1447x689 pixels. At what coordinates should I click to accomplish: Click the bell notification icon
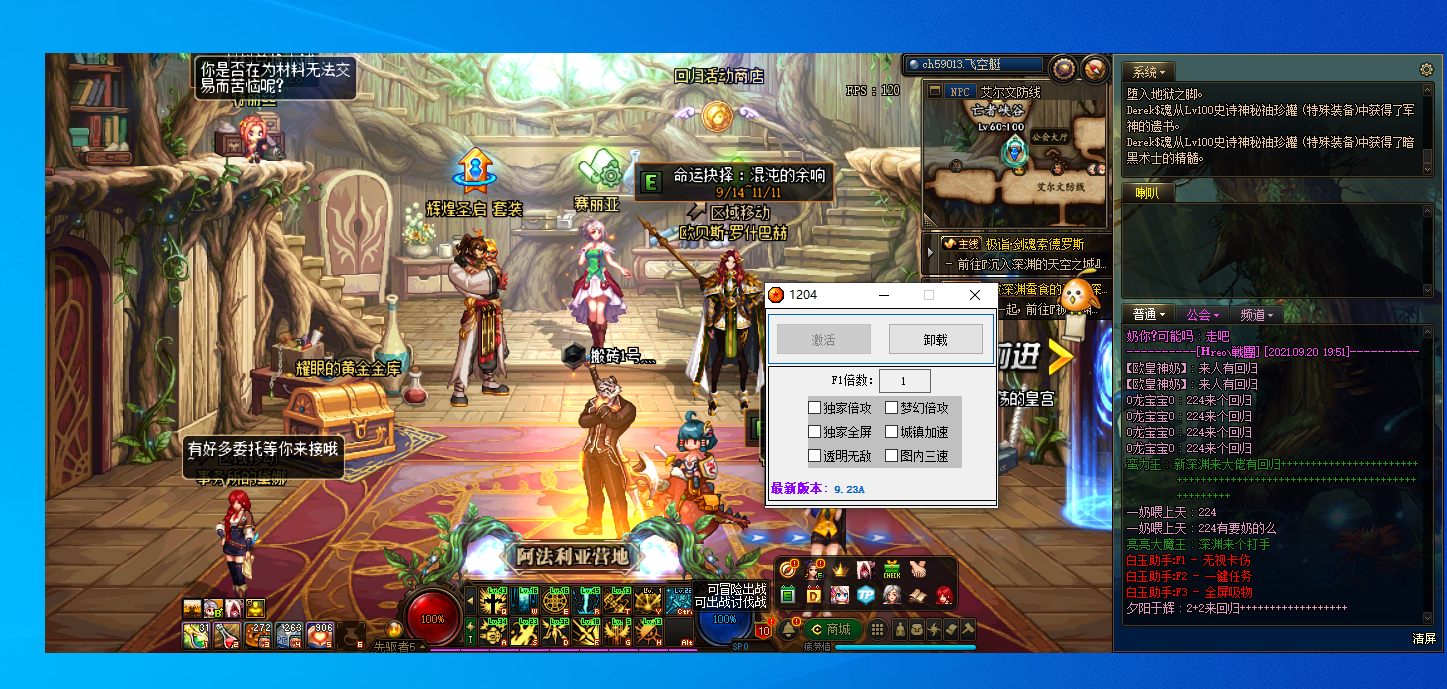789,629
